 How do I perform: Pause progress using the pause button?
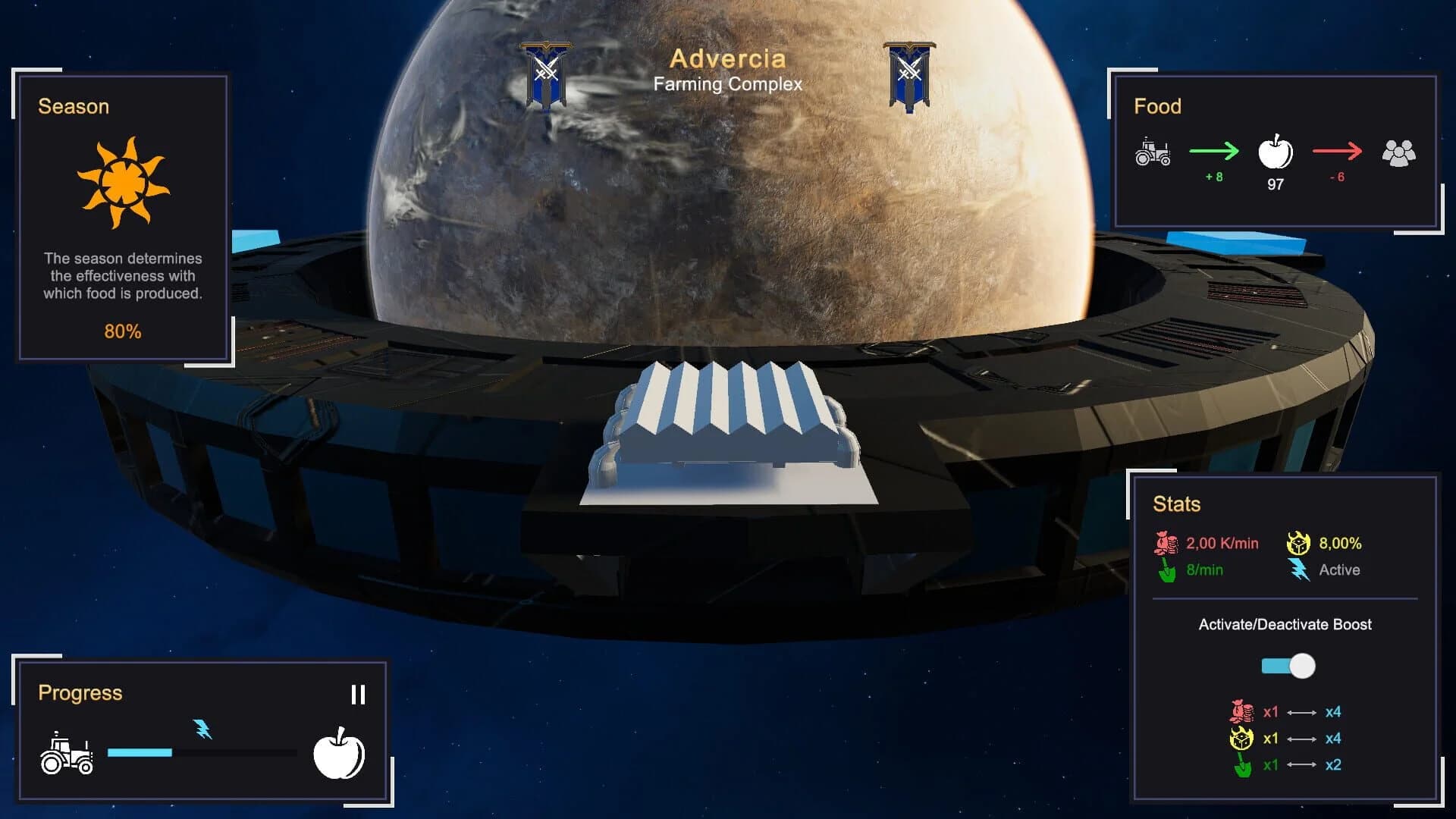pyautogui.click(x=359, y=692)
